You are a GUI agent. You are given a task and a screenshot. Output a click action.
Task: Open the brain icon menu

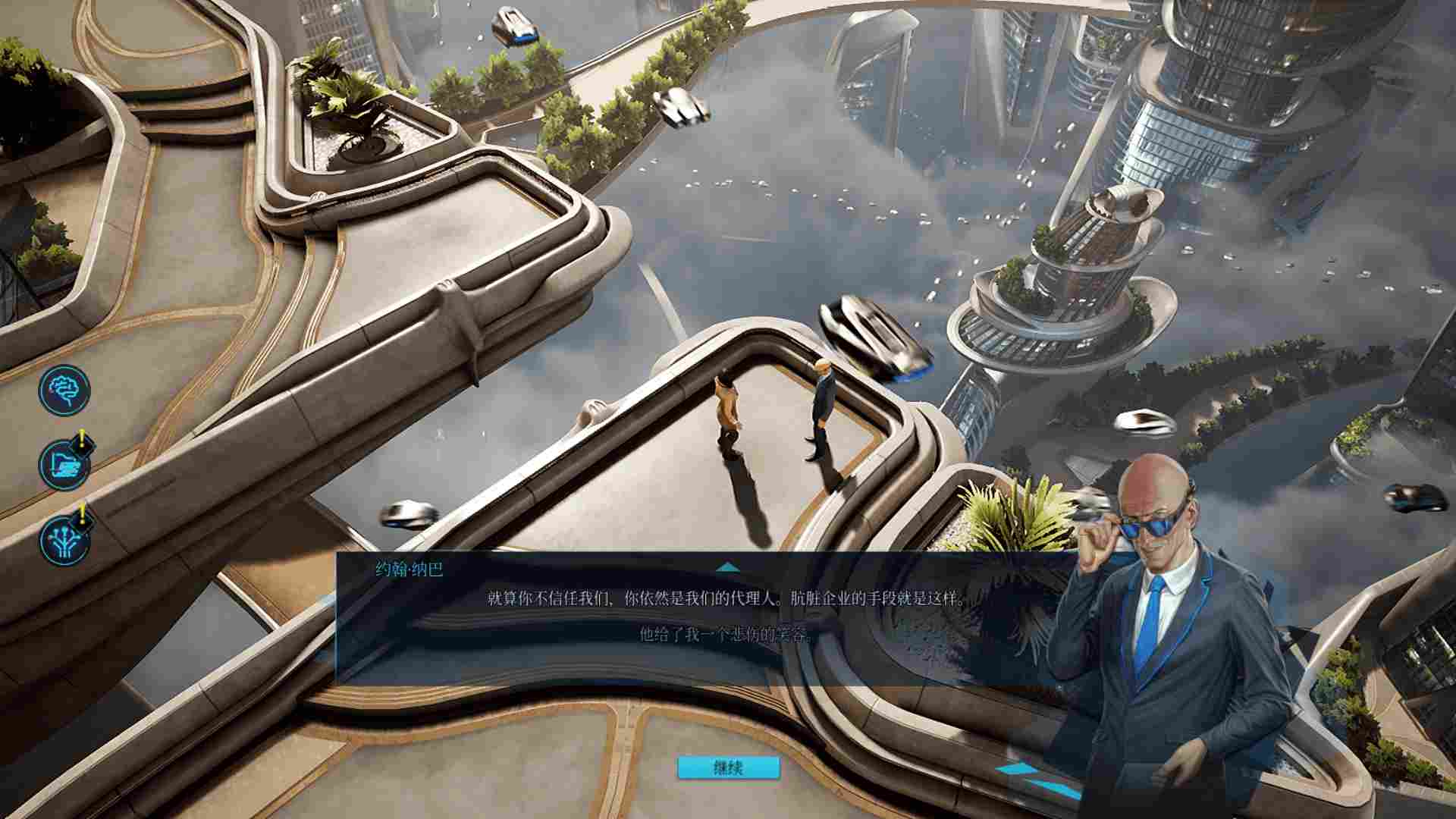pyautogui.click(x=64, y=390)
